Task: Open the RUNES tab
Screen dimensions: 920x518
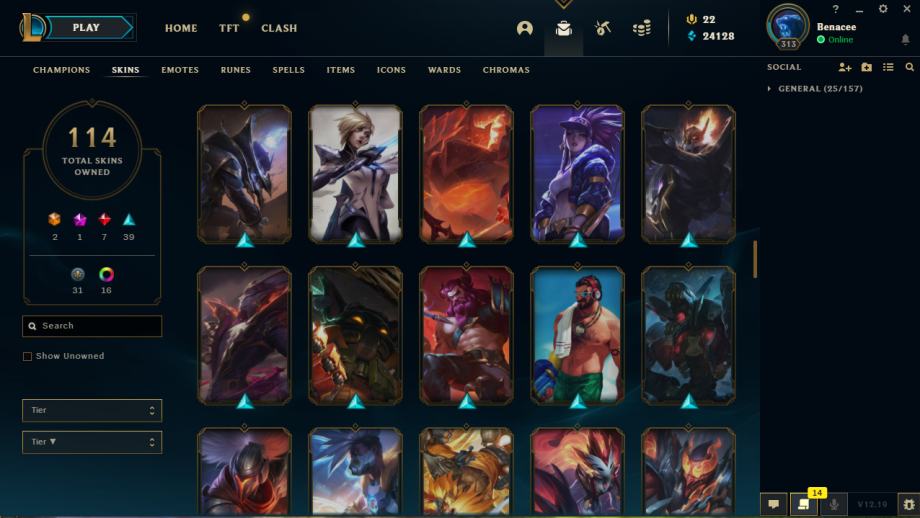Action: pos(236,70)
